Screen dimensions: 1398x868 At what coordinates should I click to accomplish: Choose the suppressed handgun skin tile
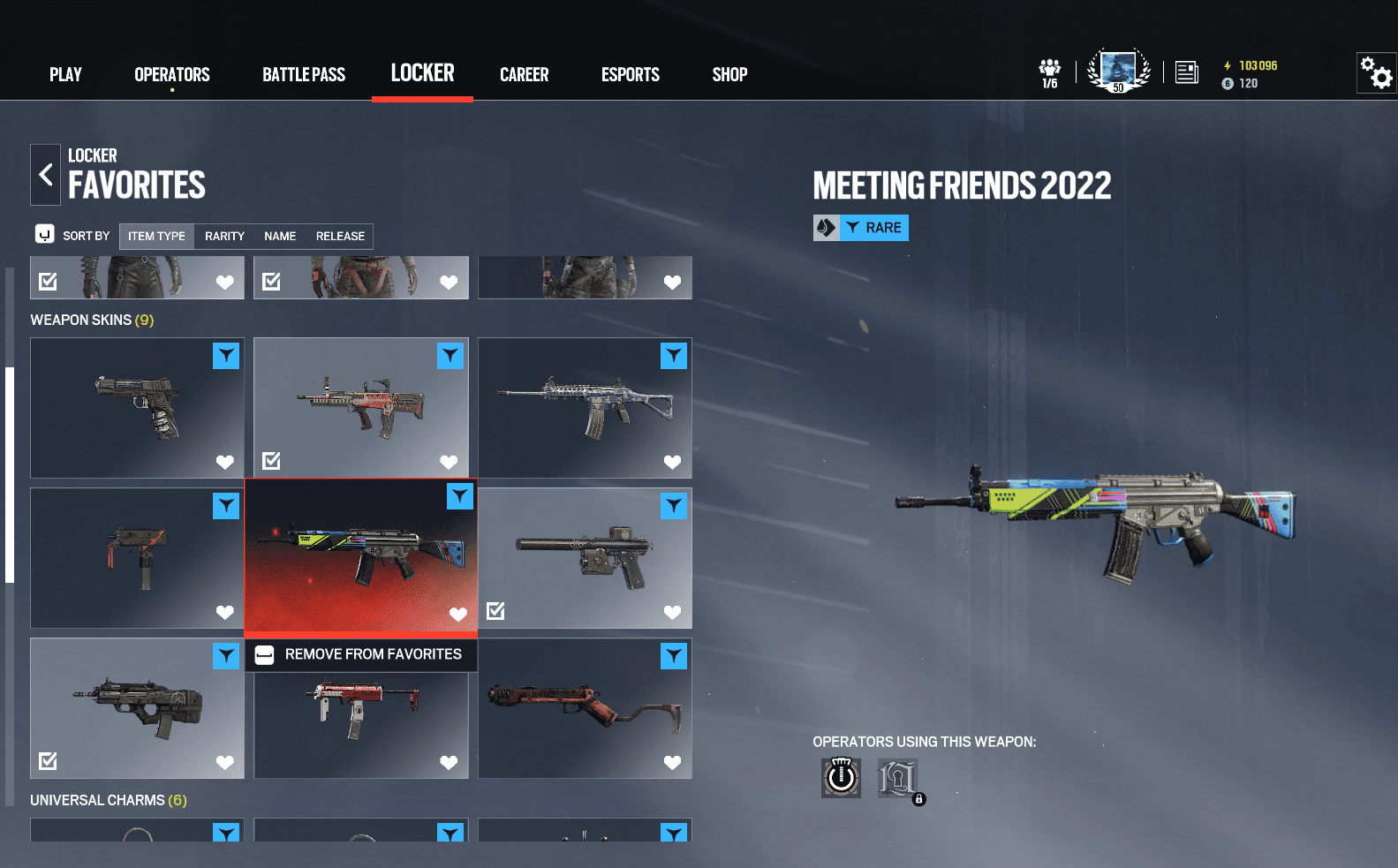click(x=585, y=558)
